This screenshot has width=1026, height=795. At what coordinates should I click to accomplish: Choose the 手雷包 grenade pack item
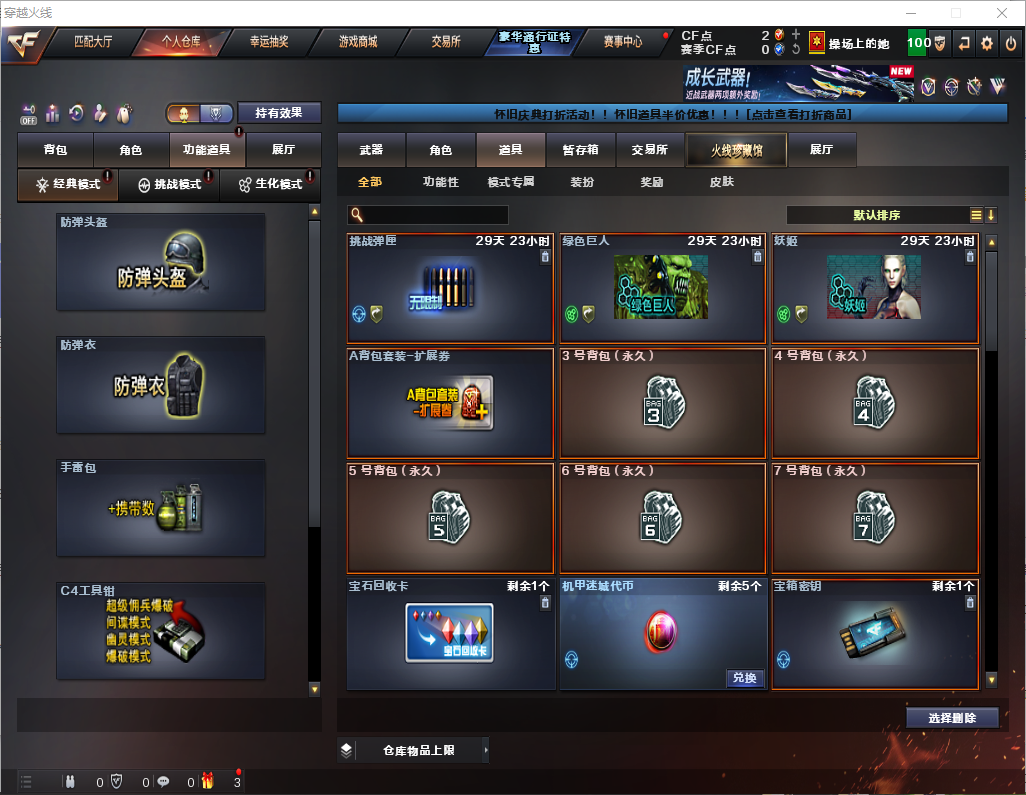tap(161, 507)
